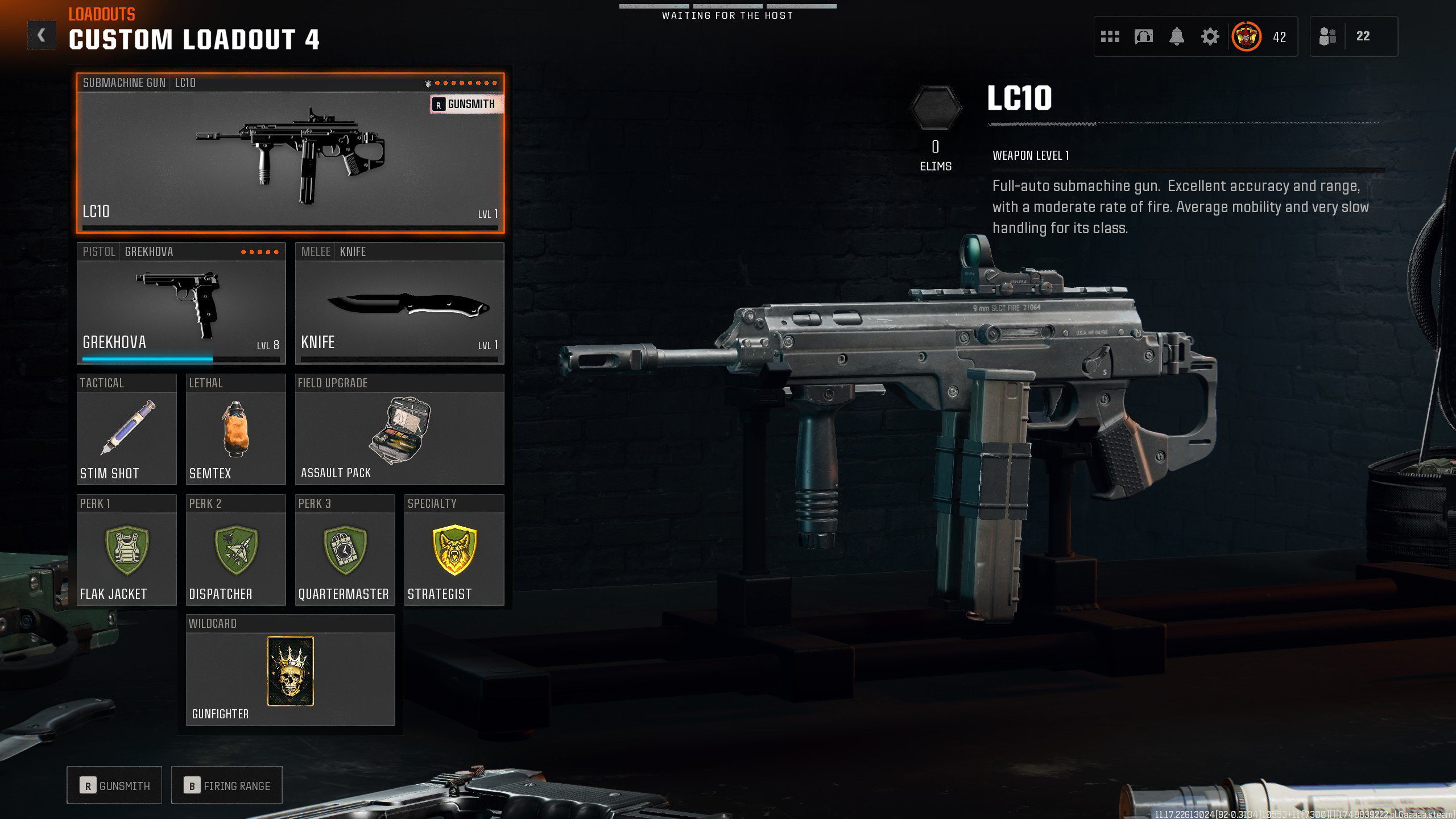Open Gunsmith from the bottom bar
Viewport: 1456px width, 819px height.
(114, 785)
